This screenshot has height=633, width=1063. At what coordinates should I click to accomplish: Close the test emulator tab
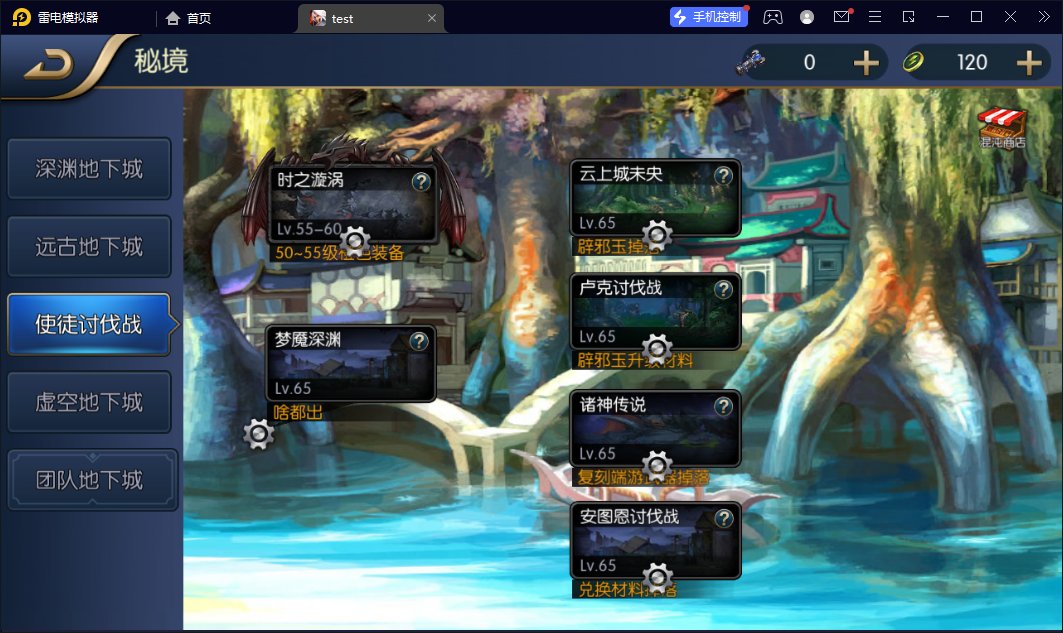tap(432, 18)
